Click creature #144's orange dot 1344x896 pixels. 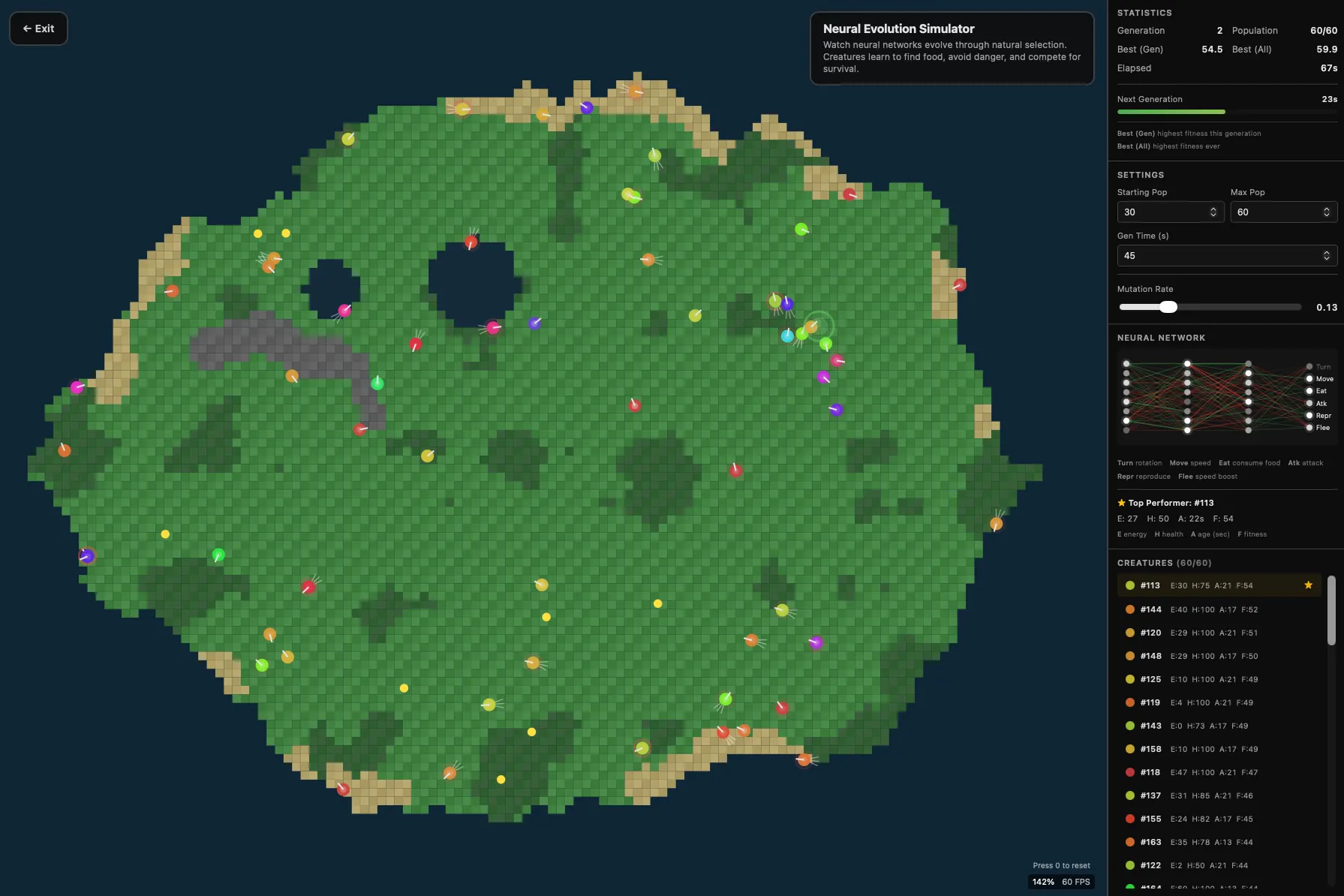pos(1129,609)
